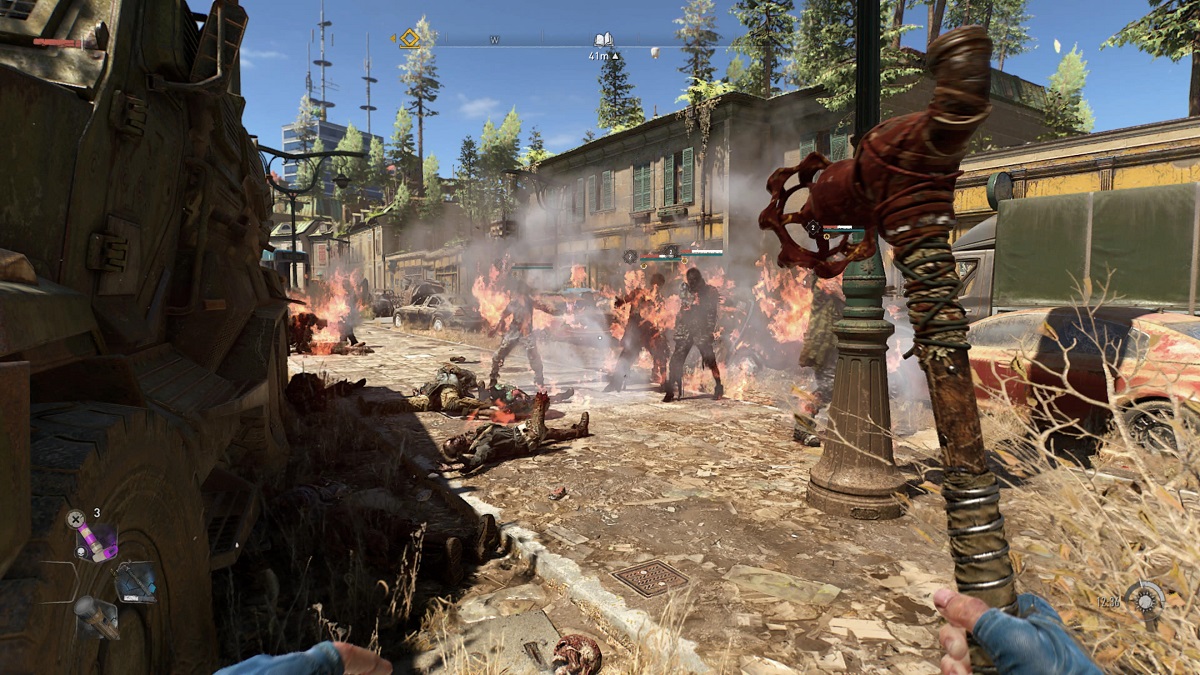Click the sun day-cycle dial

coord(1145,599)
